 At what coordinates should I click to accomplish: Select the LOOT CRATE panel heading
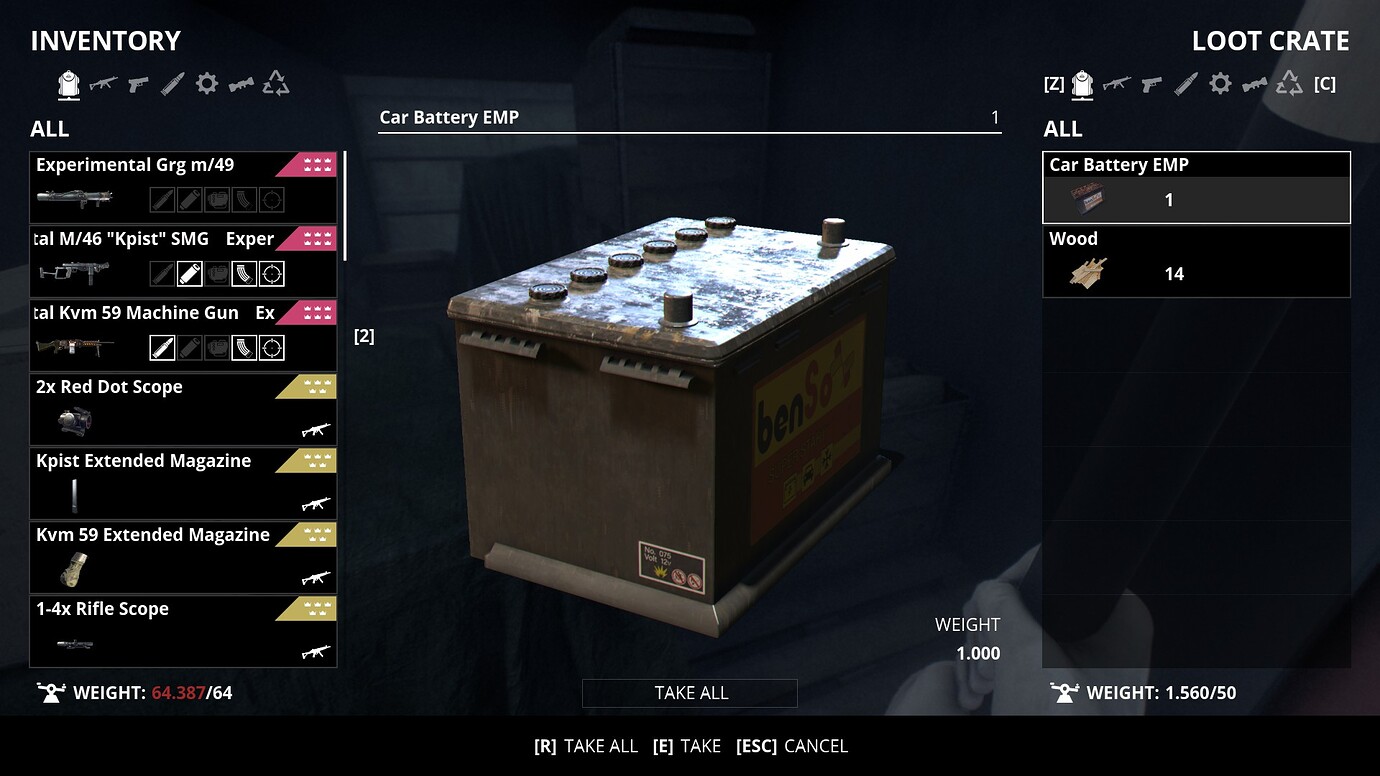(1270, 40)
